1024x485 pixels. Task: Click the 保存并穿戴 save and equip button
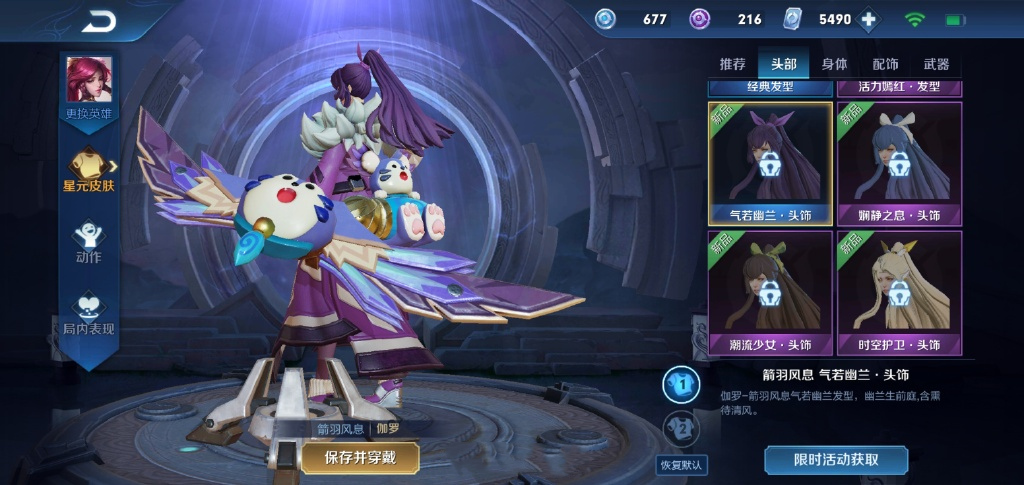(x=360, y=459)
